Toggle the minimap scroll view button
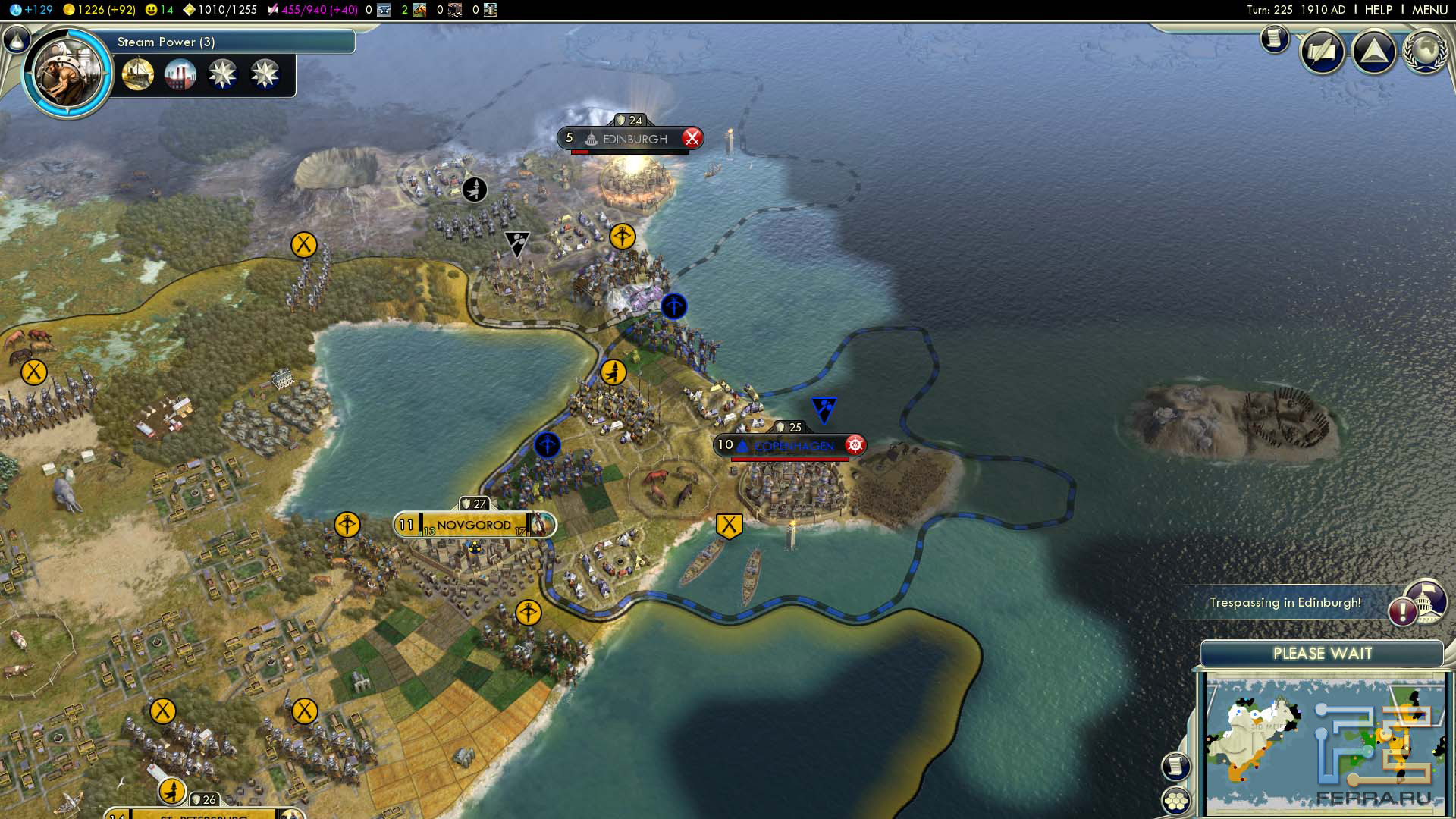 pos(1176,766)
